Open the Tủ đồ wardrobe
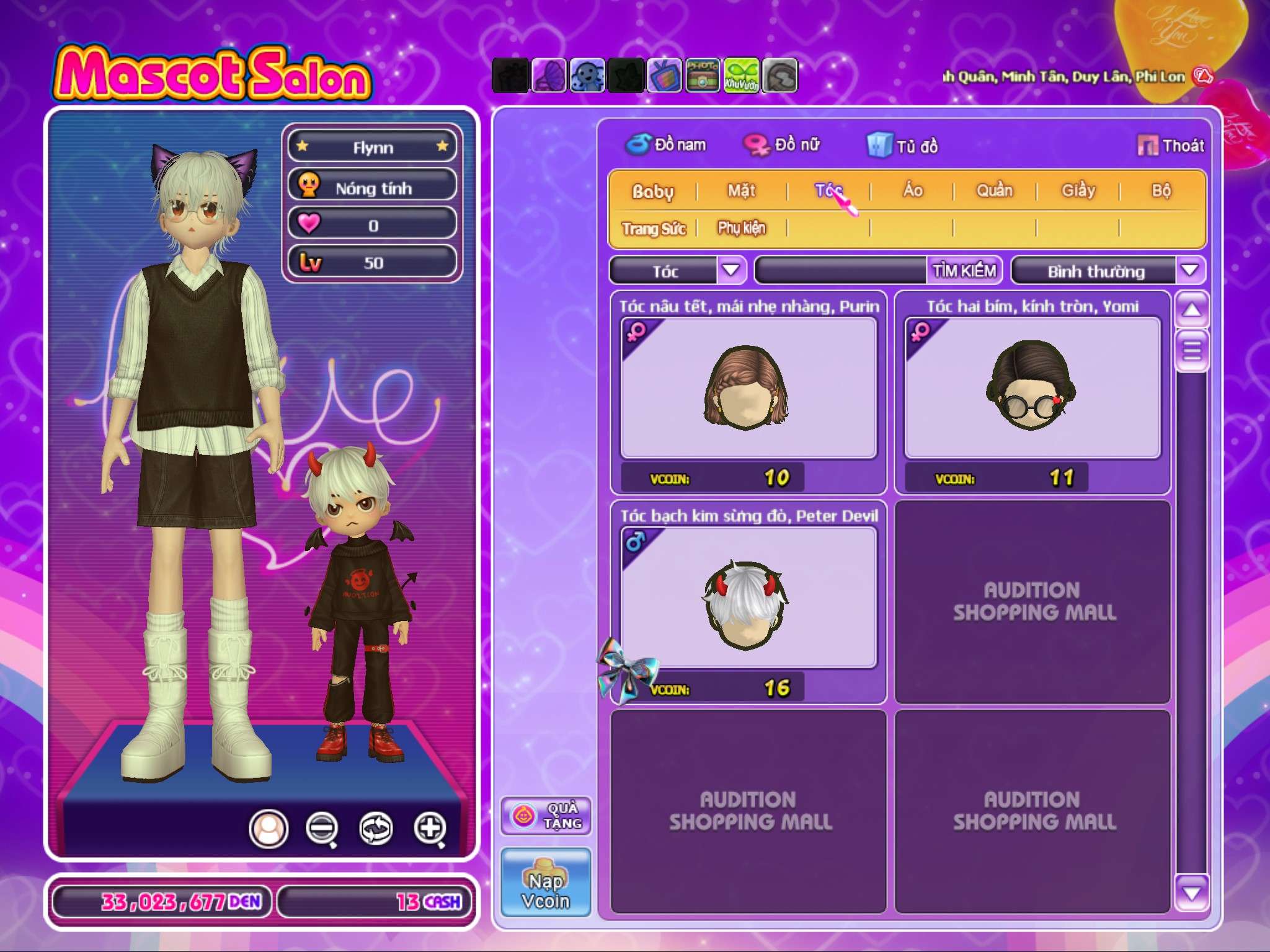The width and height of the screenshot is (1270, 952). tap(903, 146)
